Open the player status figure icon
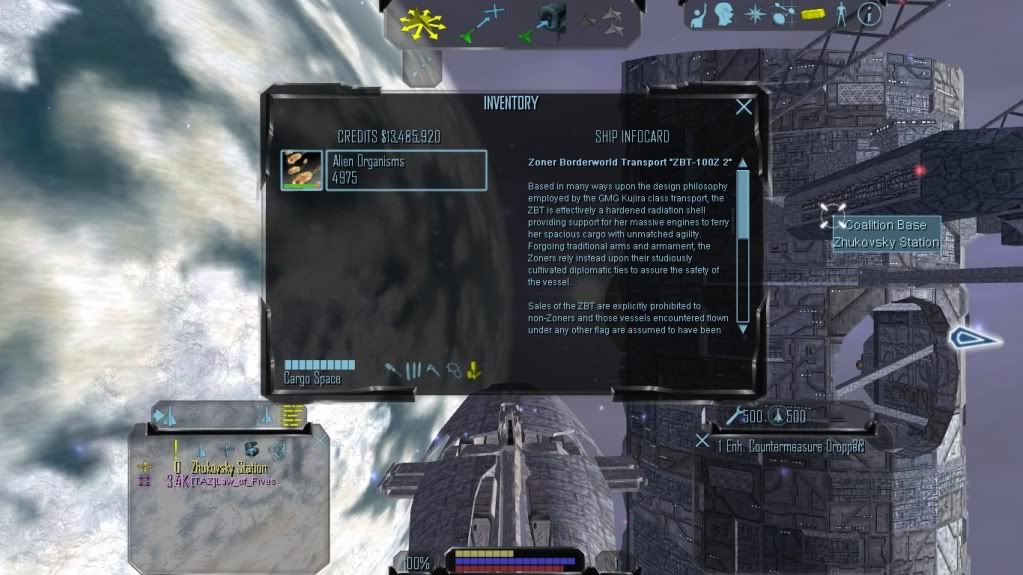The width and height of the screenshot is (1023, 575). pos(841,14)
